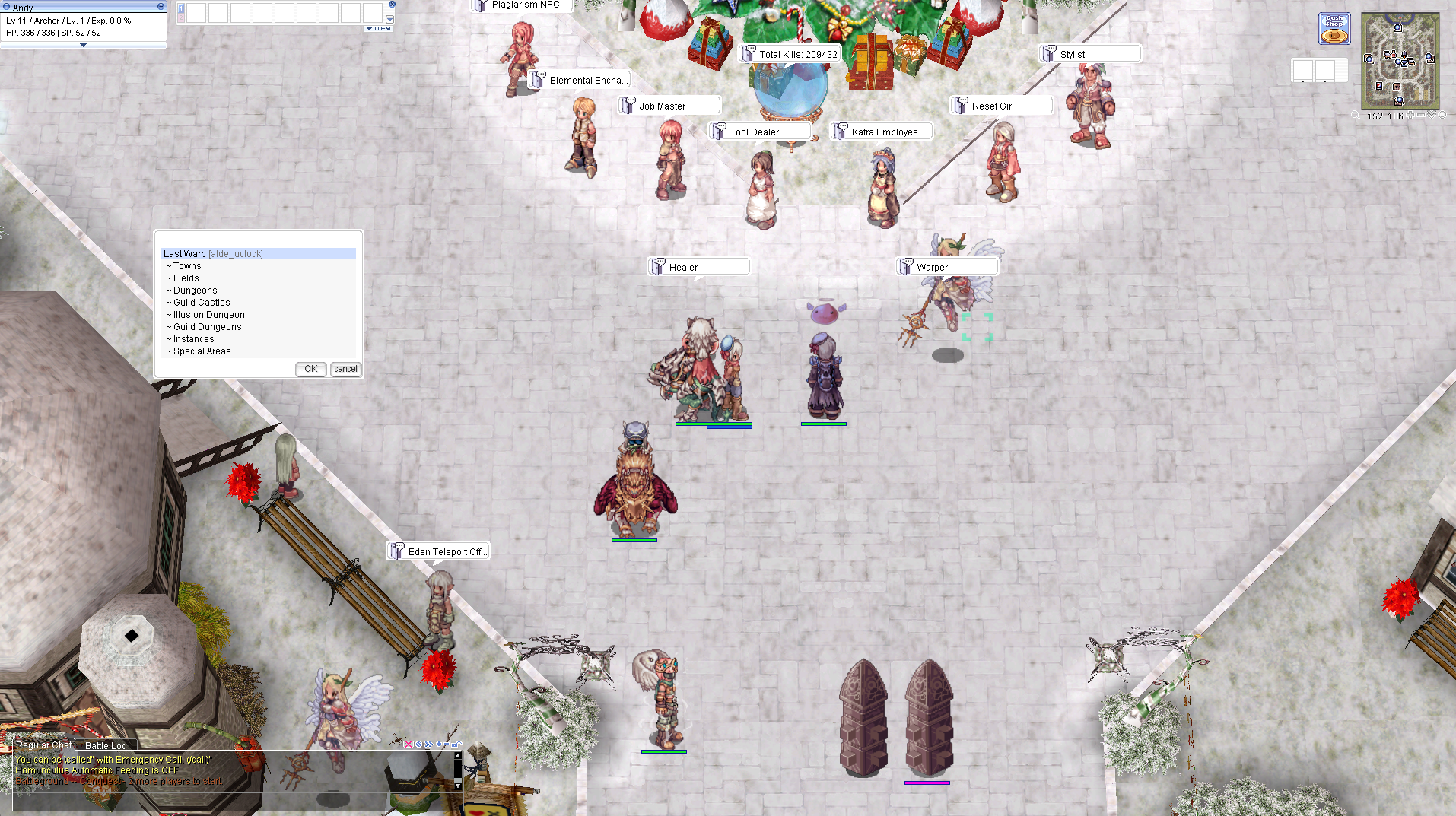Zoom in the minimap with the plus icon
This screenshot has width=1456, height=816.
tap(1410, 115)
